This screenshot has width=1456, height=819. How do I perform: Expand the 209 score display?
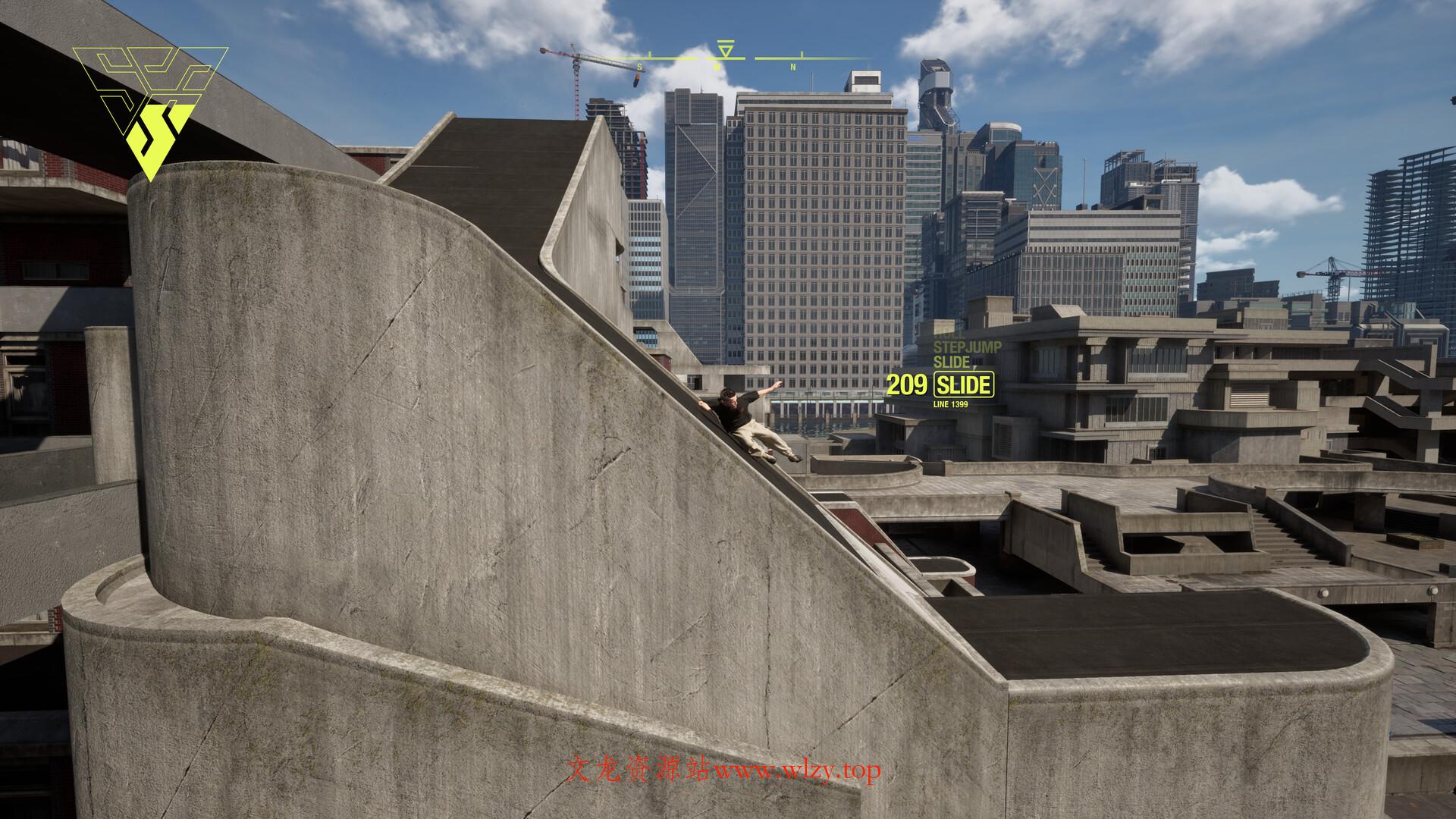[907, 384]
